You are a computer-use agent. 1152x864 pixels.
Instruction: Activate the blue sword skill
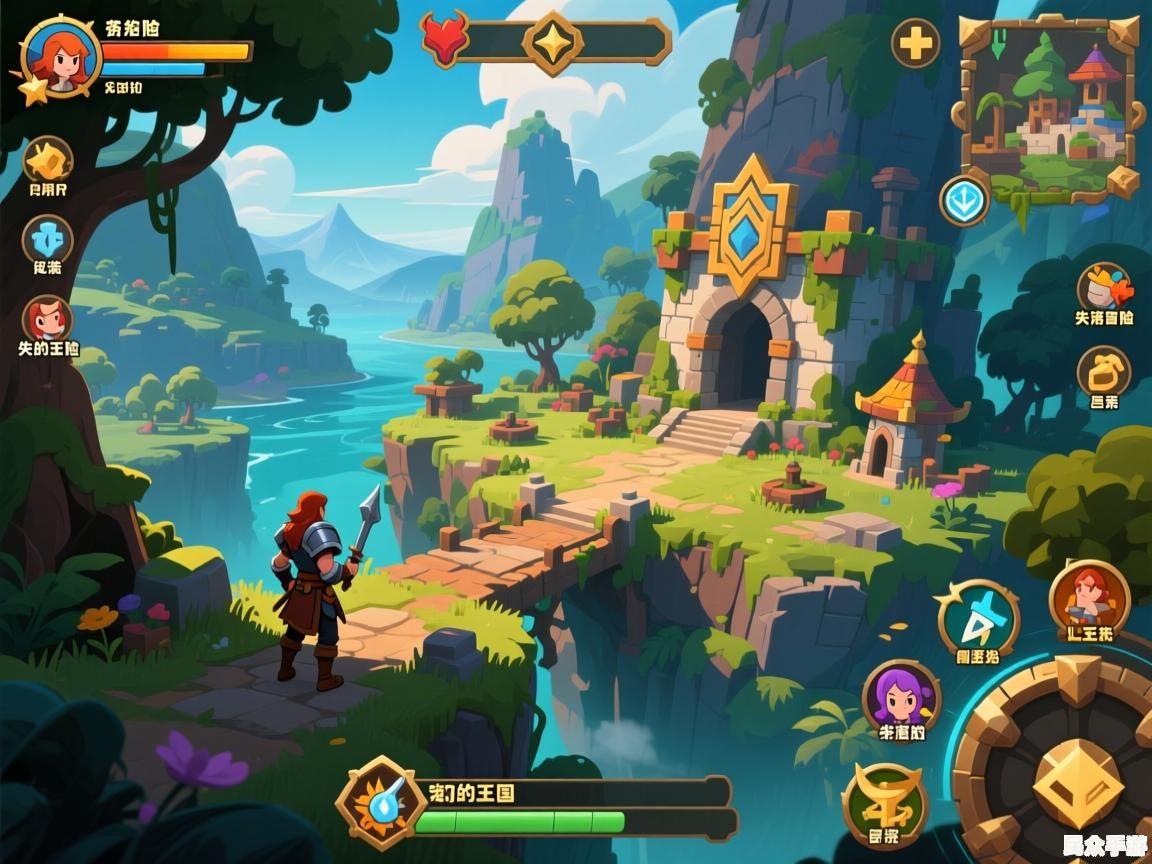tap(978, 620)
